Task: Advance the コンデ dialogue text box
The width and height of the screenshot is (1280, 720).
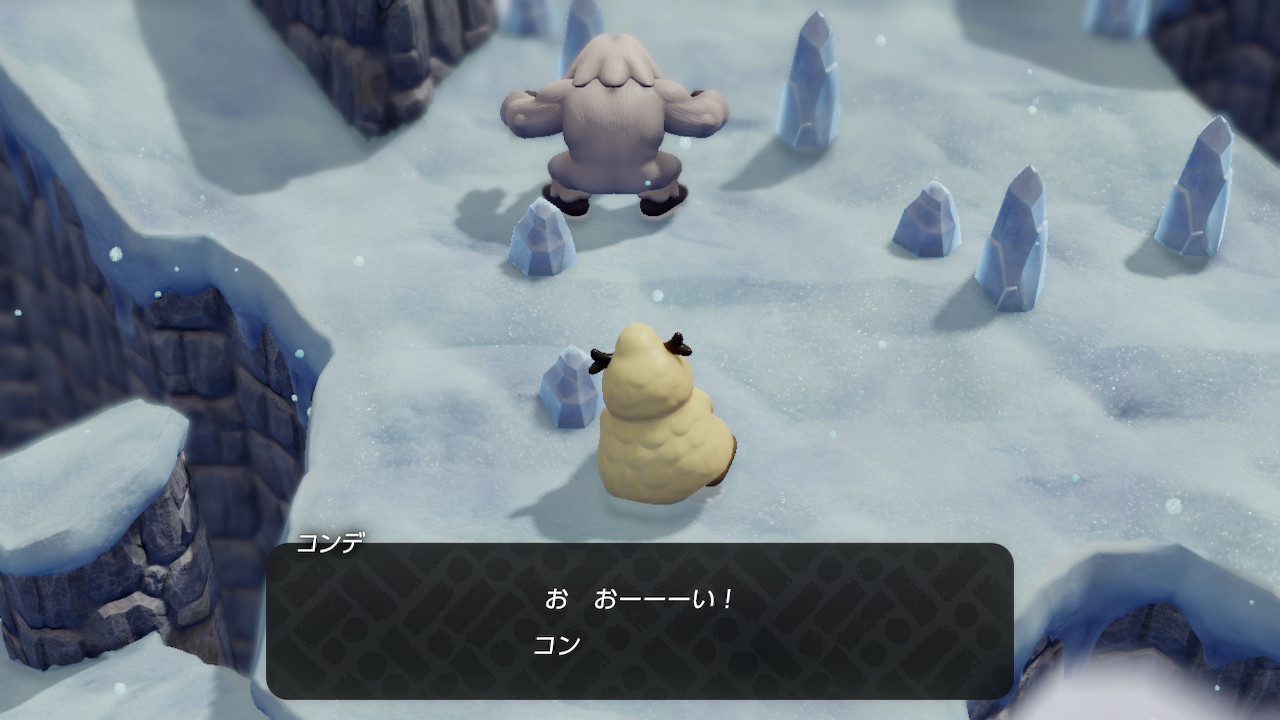Action: coord(640,620)
